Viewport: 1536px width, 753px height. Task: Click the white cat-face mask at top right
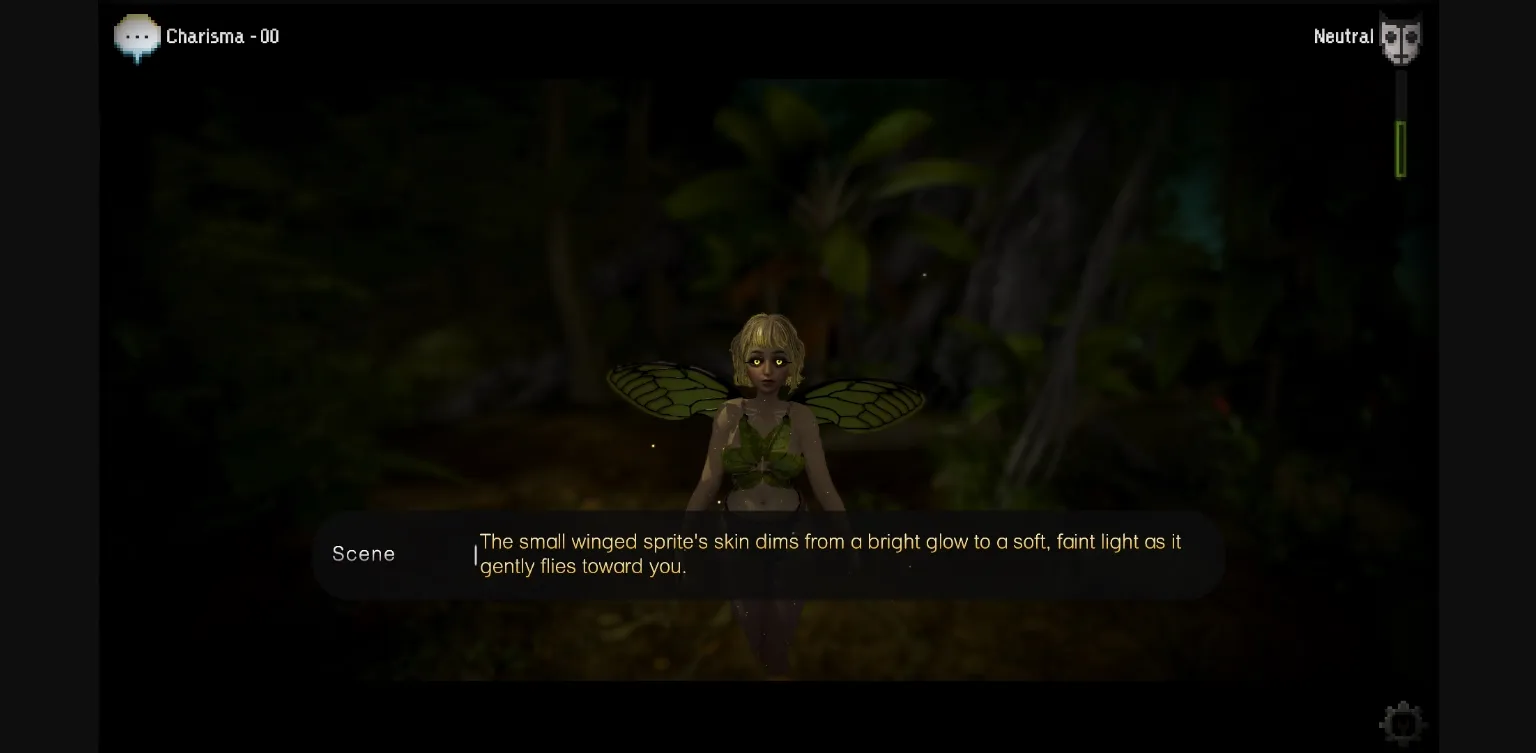coord(1400,37)
